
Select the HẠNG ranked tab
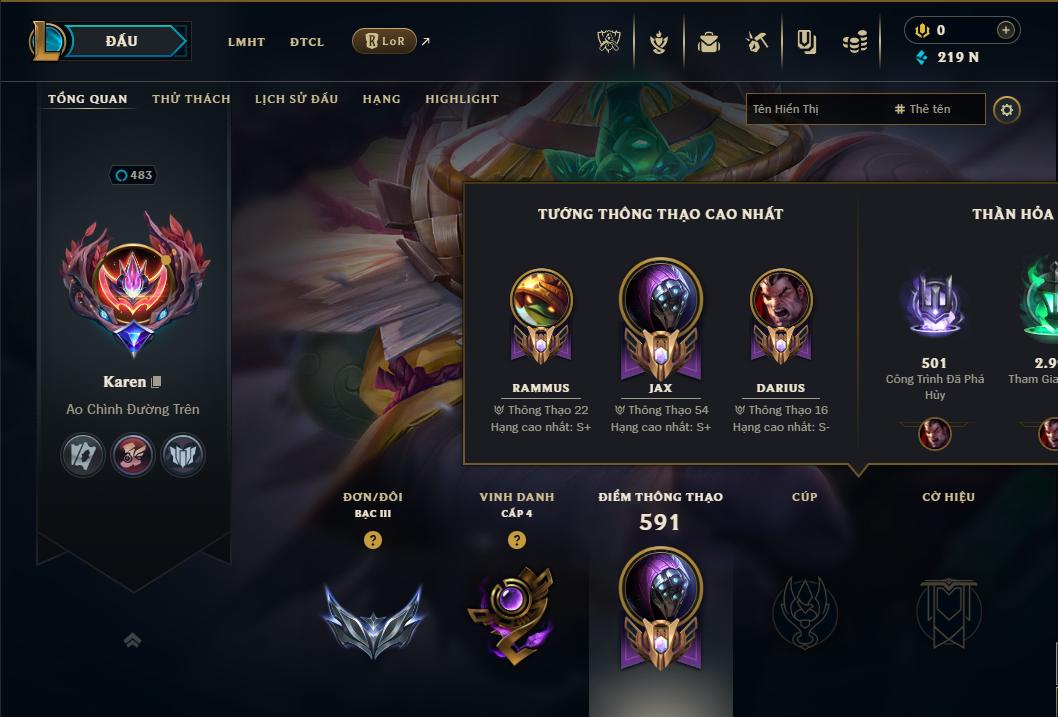(x=381, y=99)
